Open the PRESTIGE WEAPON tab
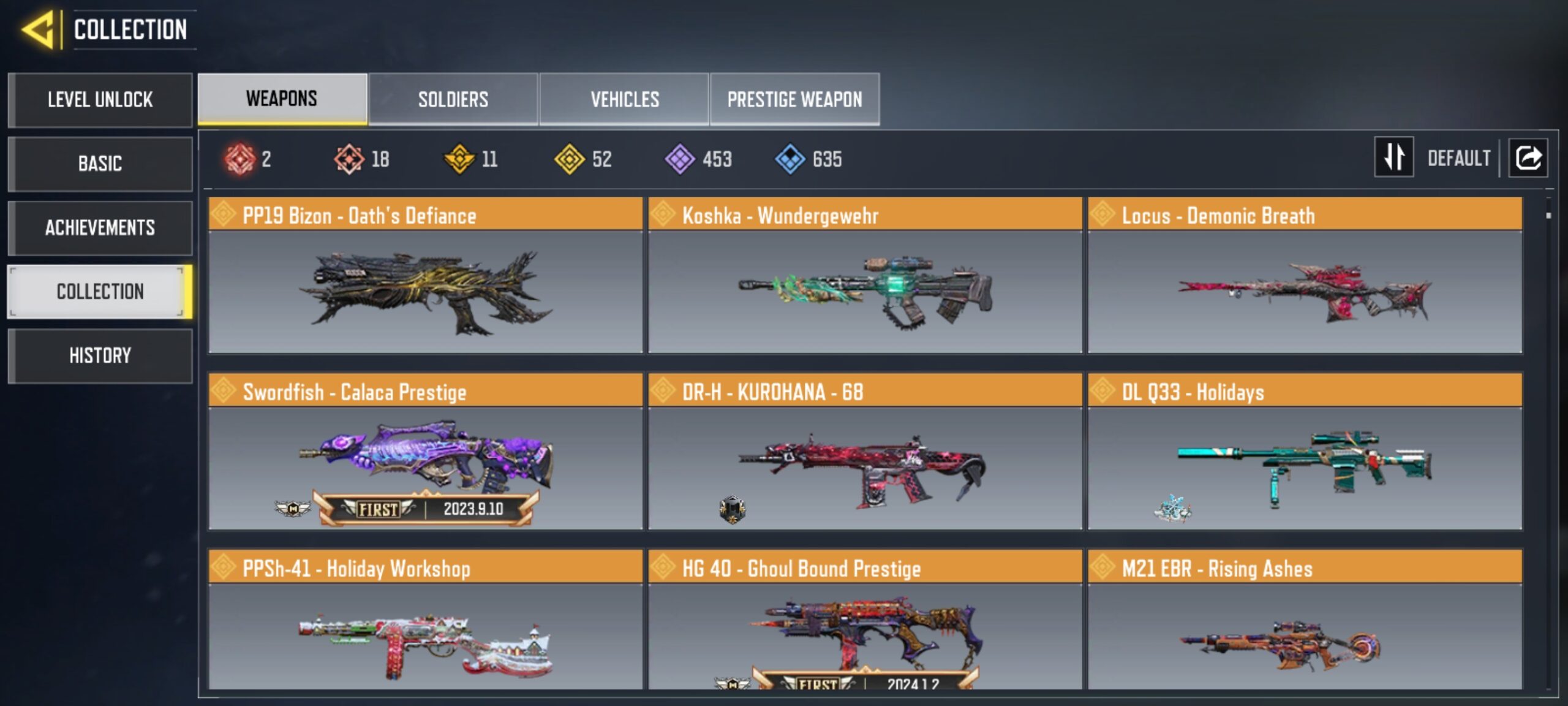Screen dimensions: 1568x706 click(794, 99)
